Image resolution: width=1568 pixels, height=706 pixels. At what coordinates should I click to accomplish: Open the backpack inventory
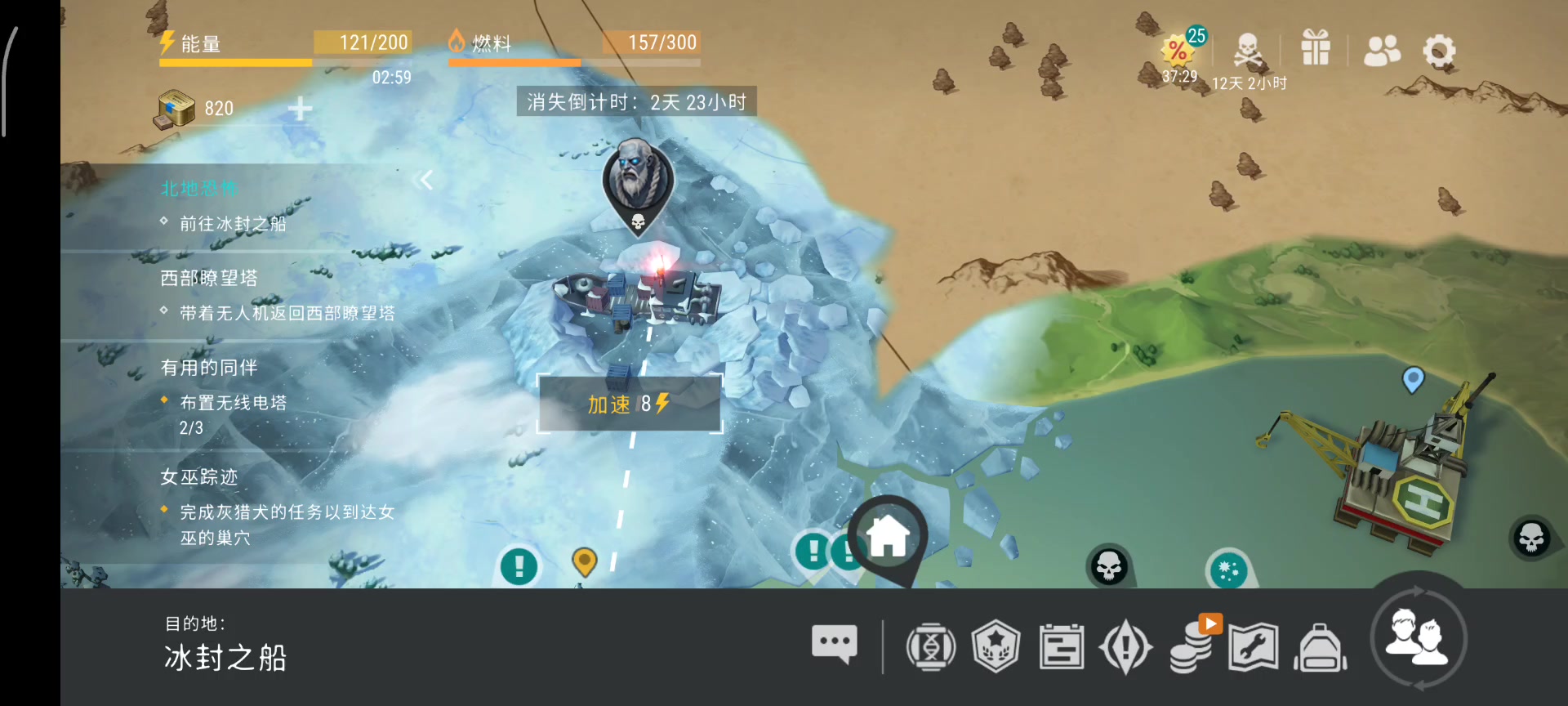coord(1320,647)
